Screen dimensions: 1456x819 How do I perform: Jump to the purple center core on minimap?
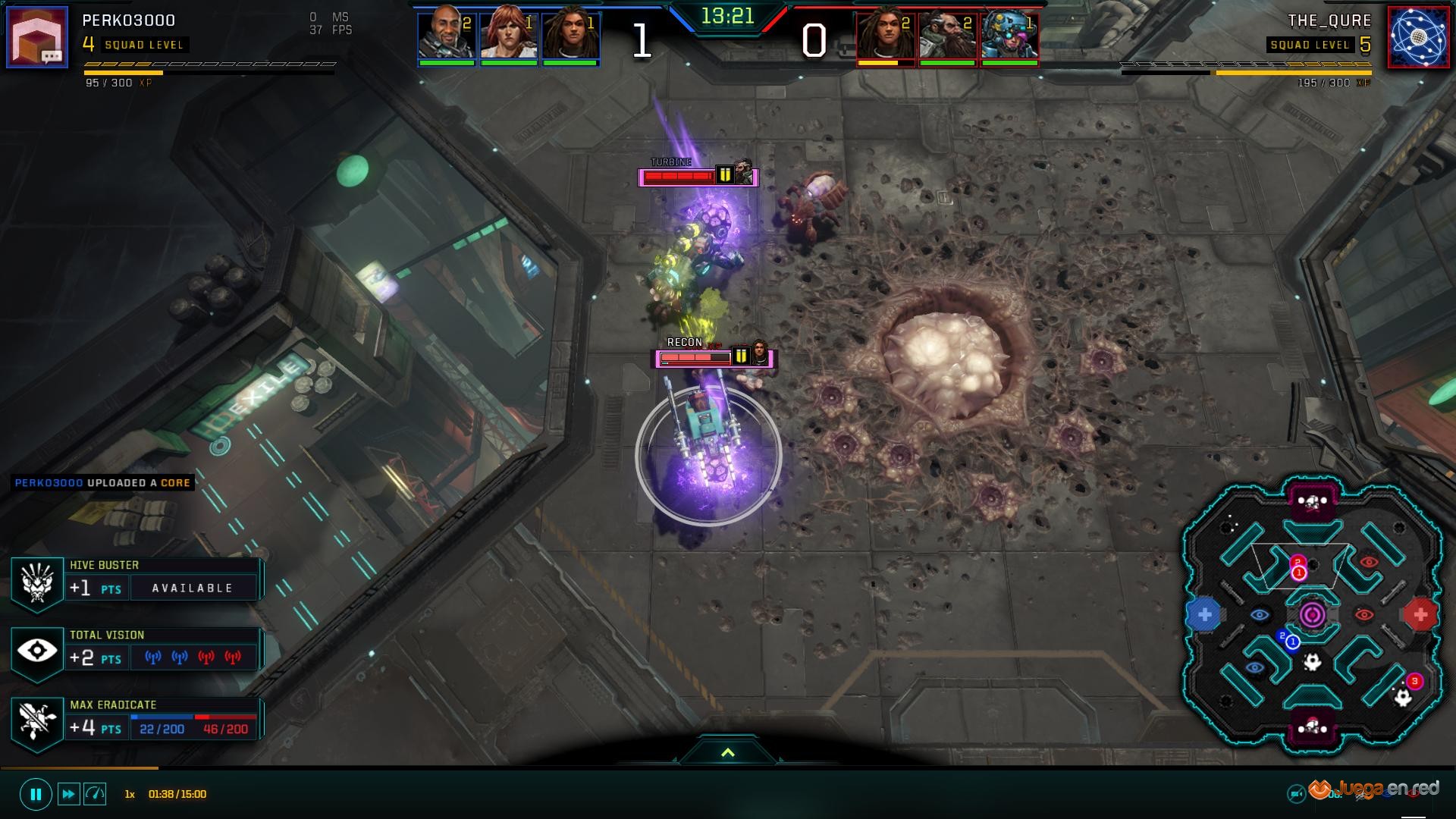pos(1313,614)
